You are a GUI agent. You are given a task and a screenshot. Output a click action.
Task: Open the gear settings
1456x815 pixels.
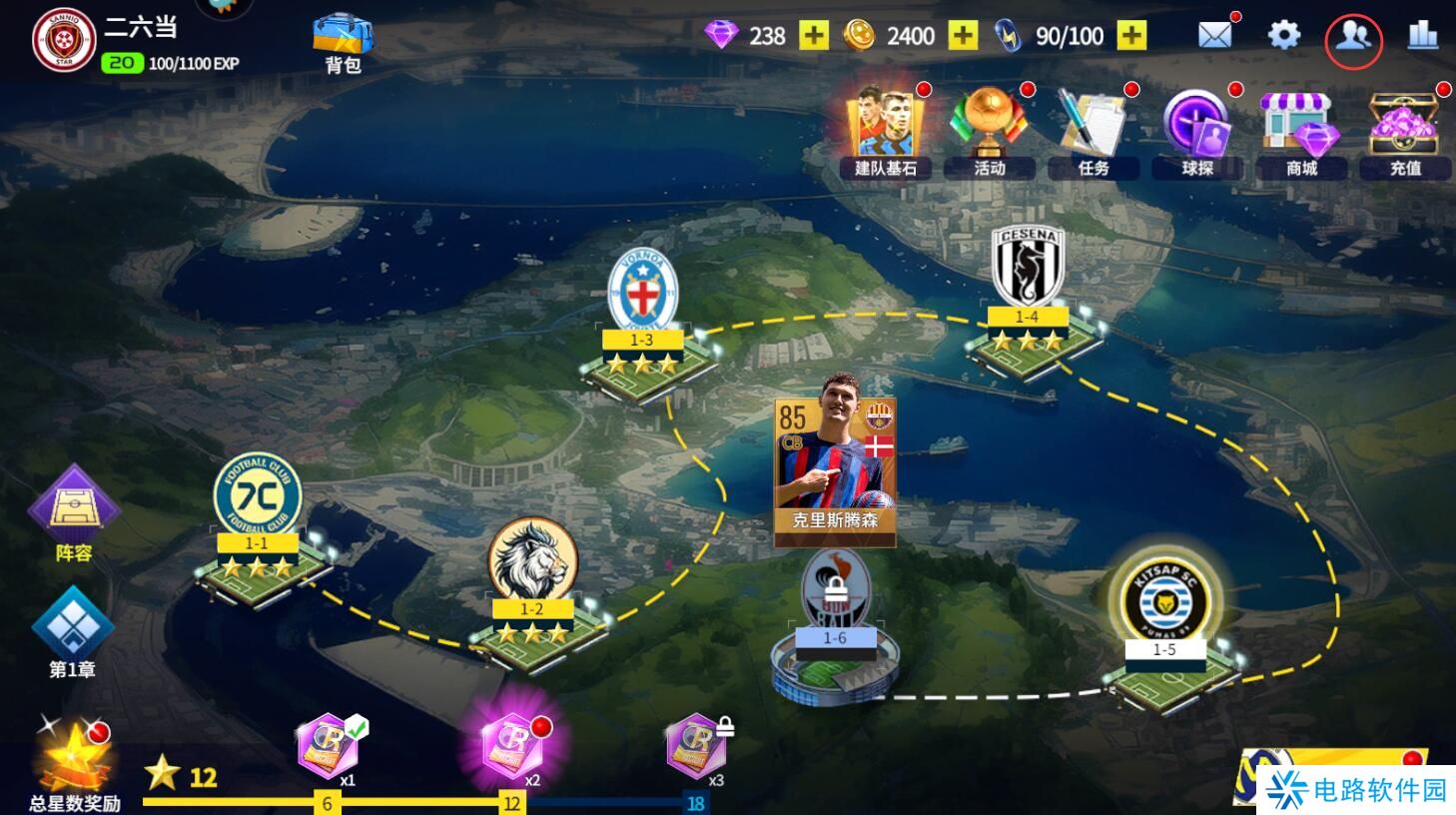1283,36
